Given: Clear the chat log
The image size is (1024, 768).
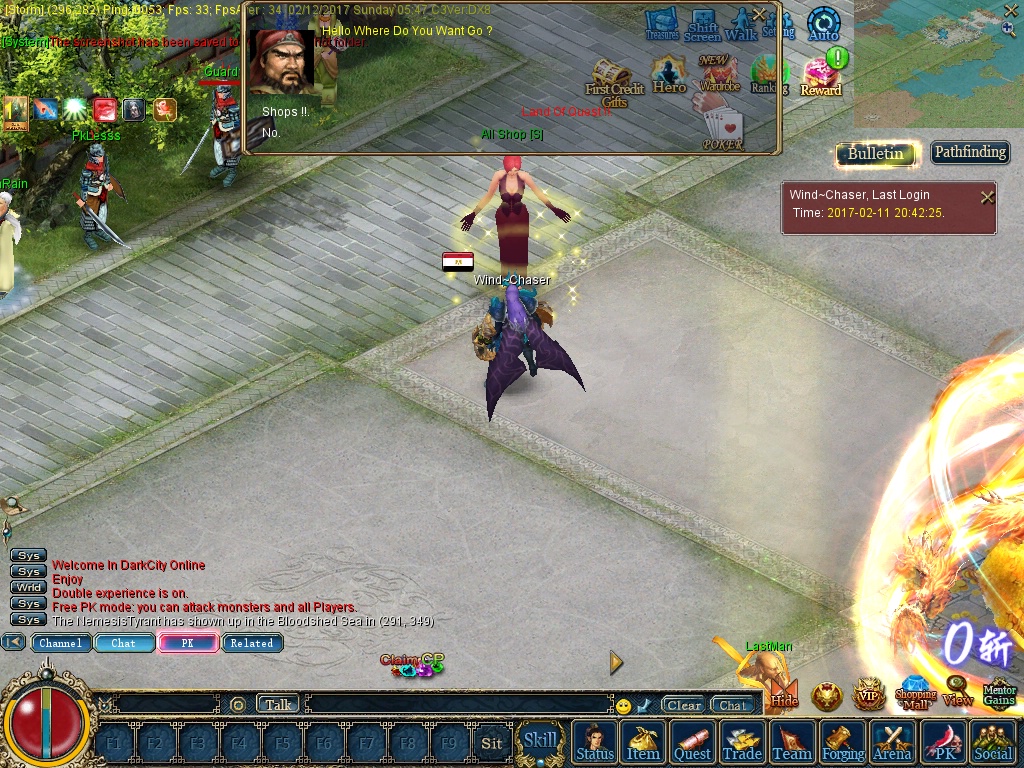Looking at the screenshot, I should coord(683,705).
